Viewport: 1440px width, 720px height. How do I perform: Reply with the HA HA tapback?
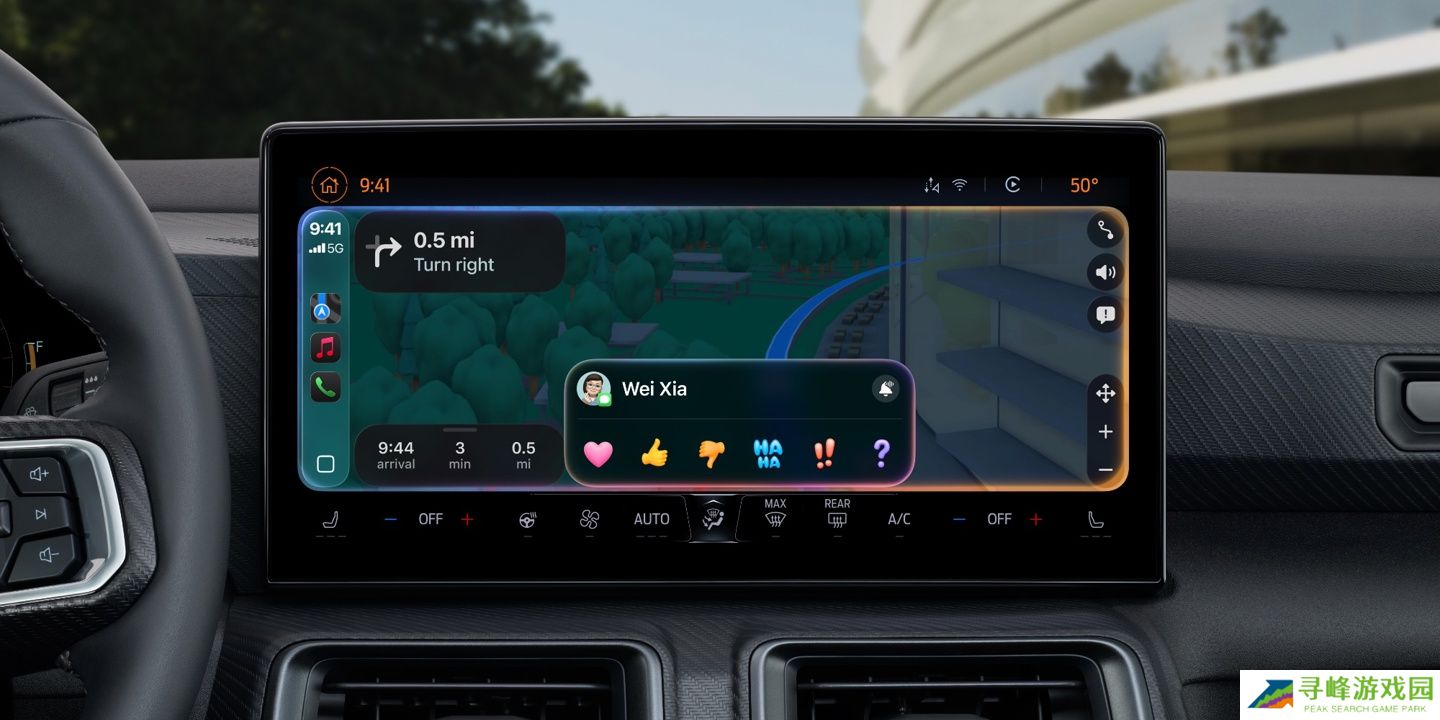coord(767,454)
